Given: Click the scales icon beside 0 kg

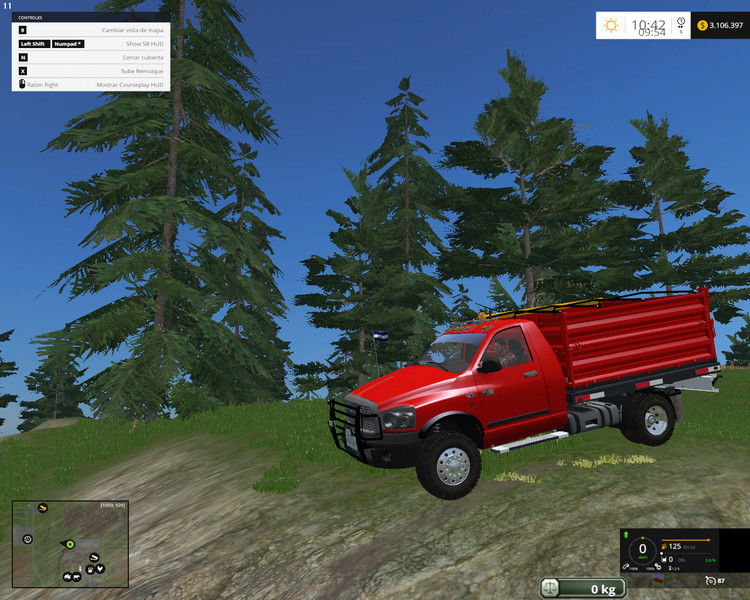Looking at the screenshot, I should pyautogui.click(x=551, y=588).
